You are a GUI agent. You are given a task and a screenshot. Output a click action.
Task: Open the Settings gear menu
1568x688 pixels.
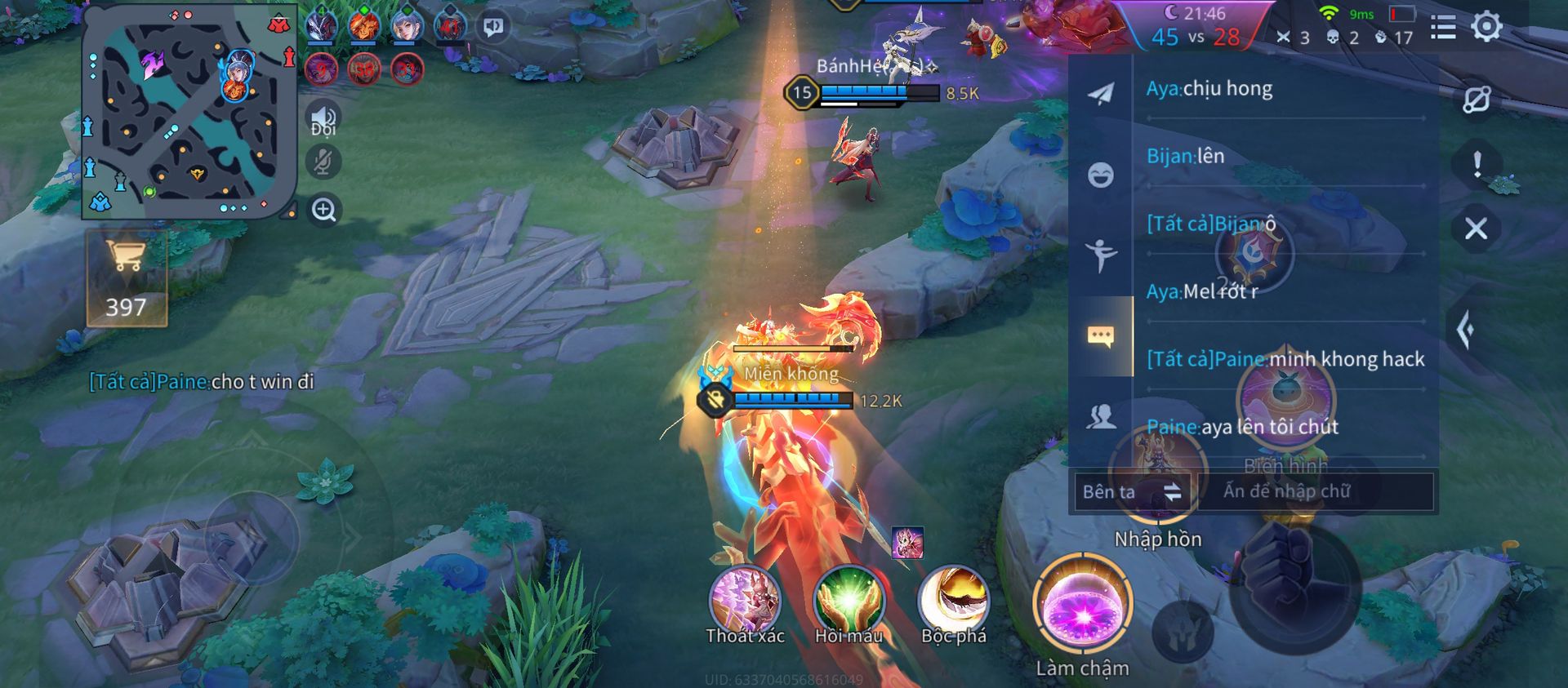pyautogui.click(x=1486, y=27)
